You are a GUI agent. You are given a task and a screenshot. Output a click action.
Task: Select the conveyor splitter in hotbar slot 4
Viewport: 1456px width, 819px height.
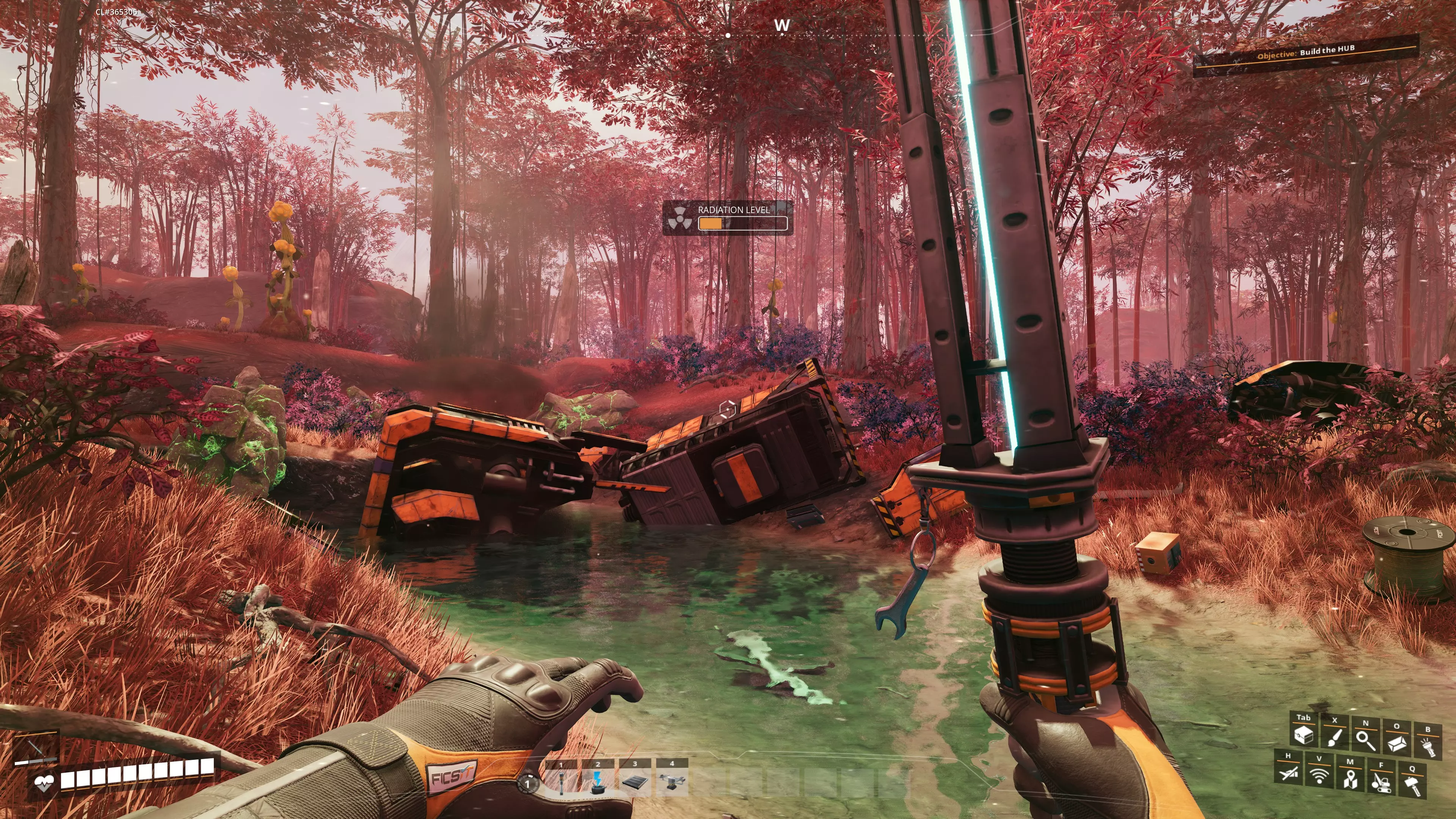tap(672, 782)
